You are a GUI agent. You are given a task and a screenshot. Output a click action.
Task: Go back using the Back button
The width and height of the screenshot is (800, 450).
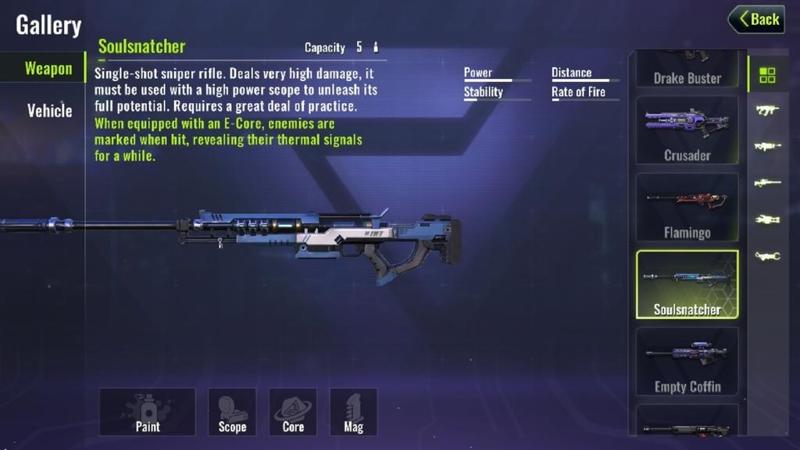click(756, 19)
